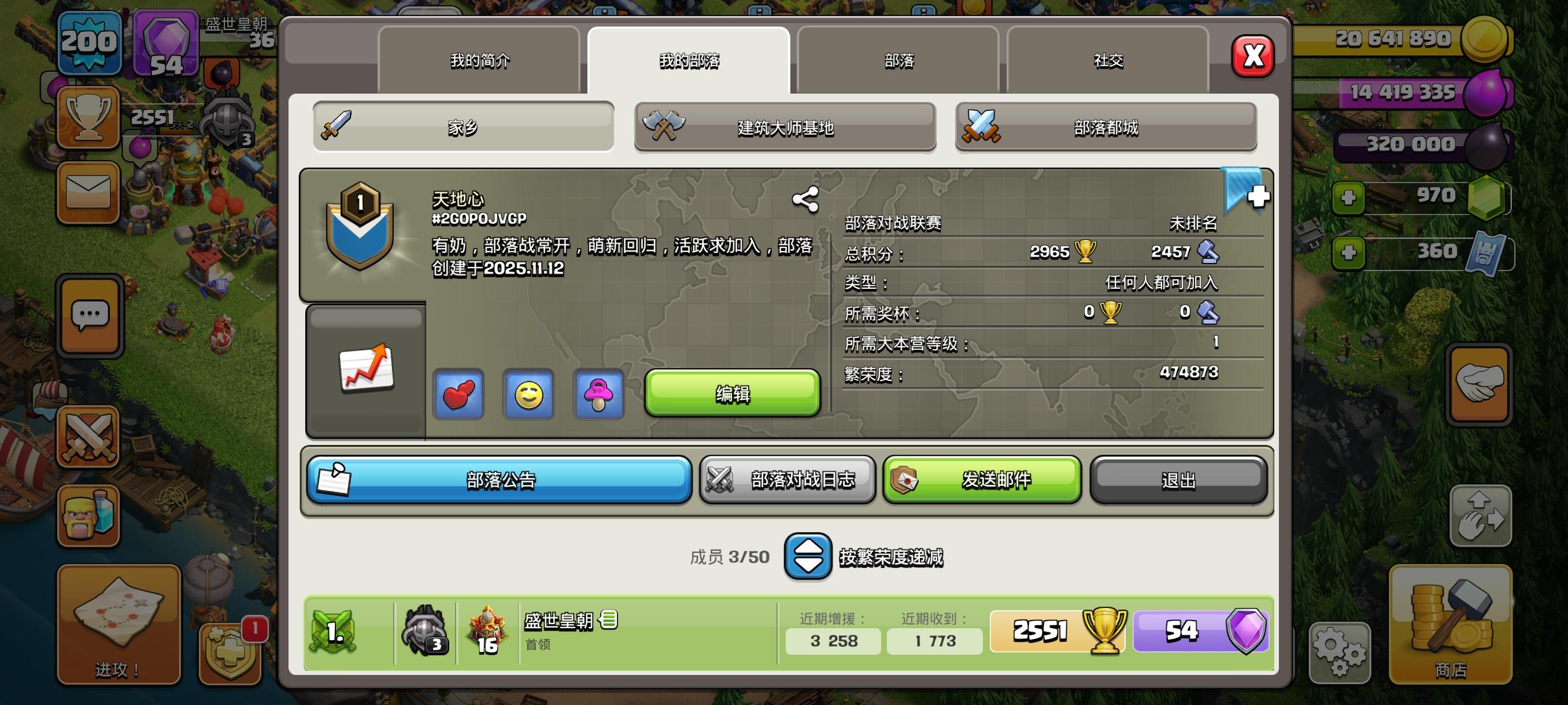Select the mushroom decoration icon

(x=597, y=396)
